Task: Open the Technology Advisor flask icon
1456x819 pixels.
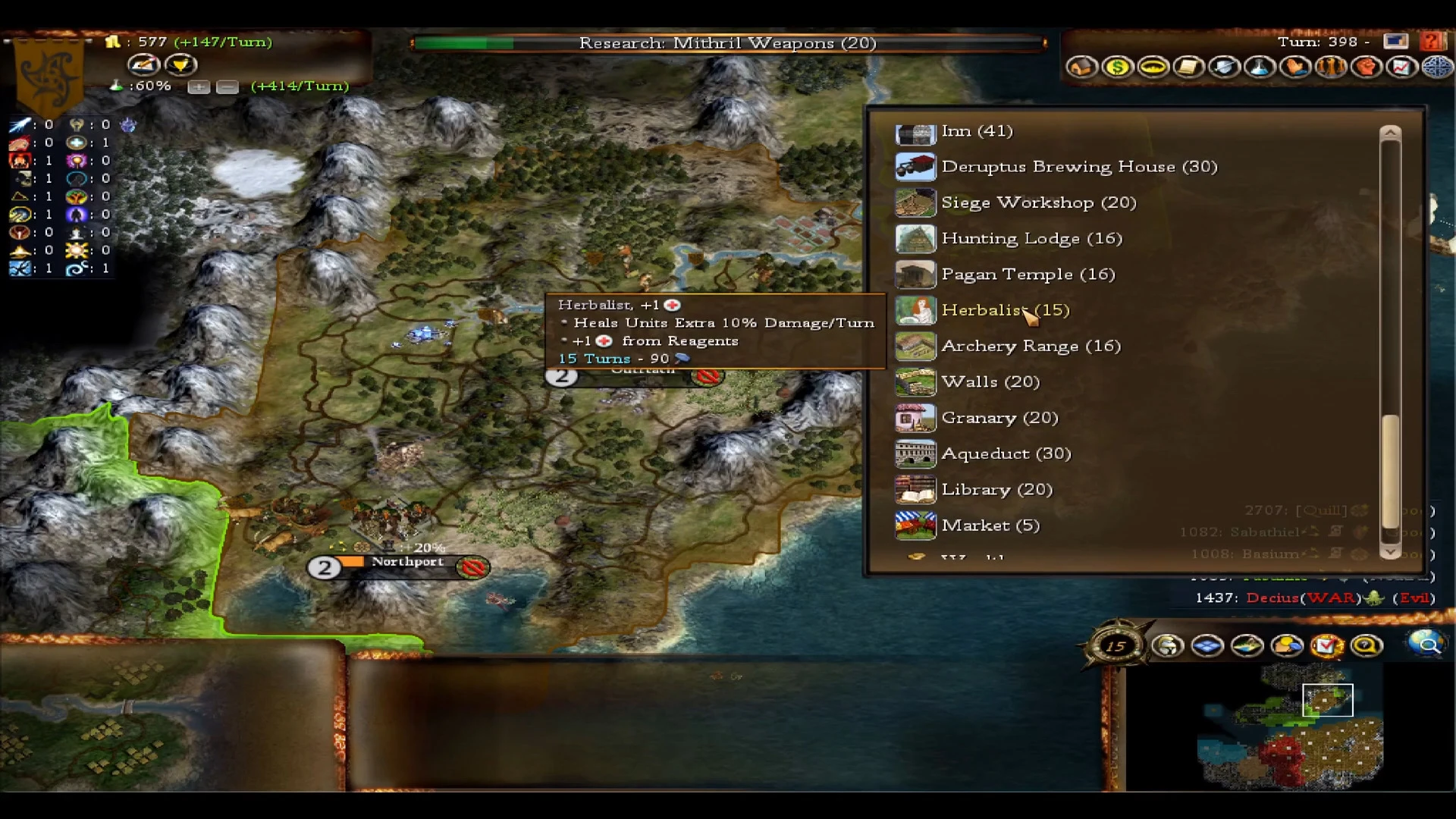Action: 1259,67
